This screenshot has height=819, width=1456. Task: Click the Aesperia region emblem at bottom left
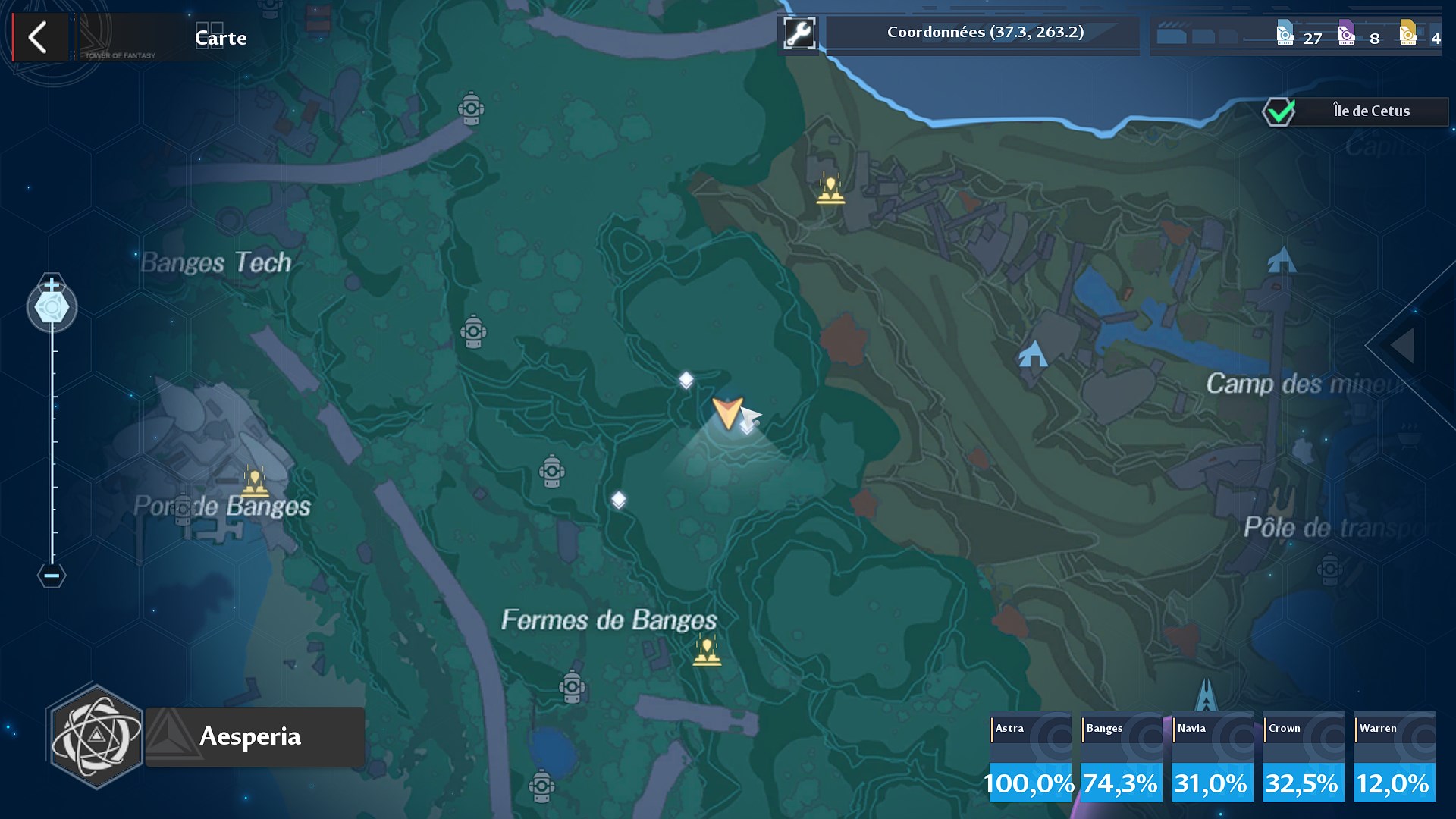(x=99, y=736)
